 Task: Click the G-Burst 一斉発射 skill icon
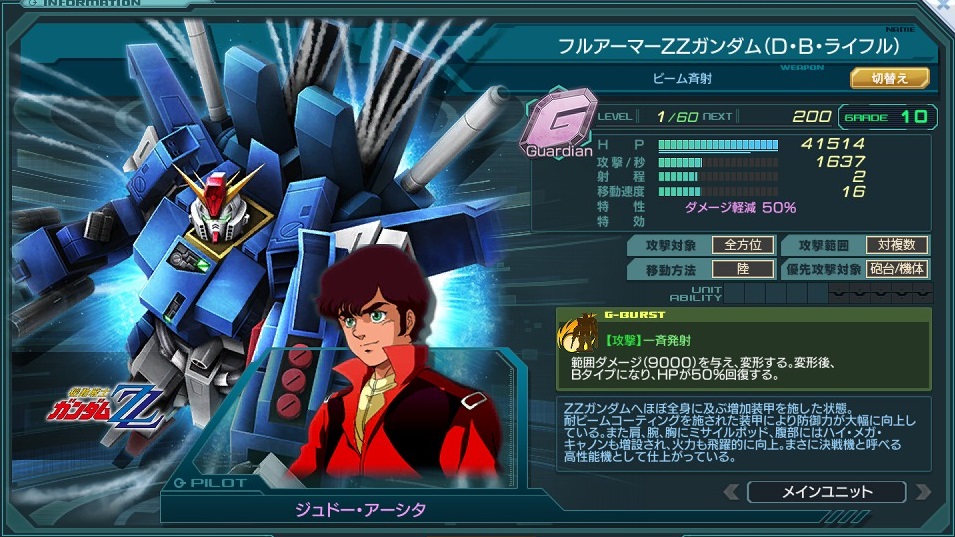[580, 335]
